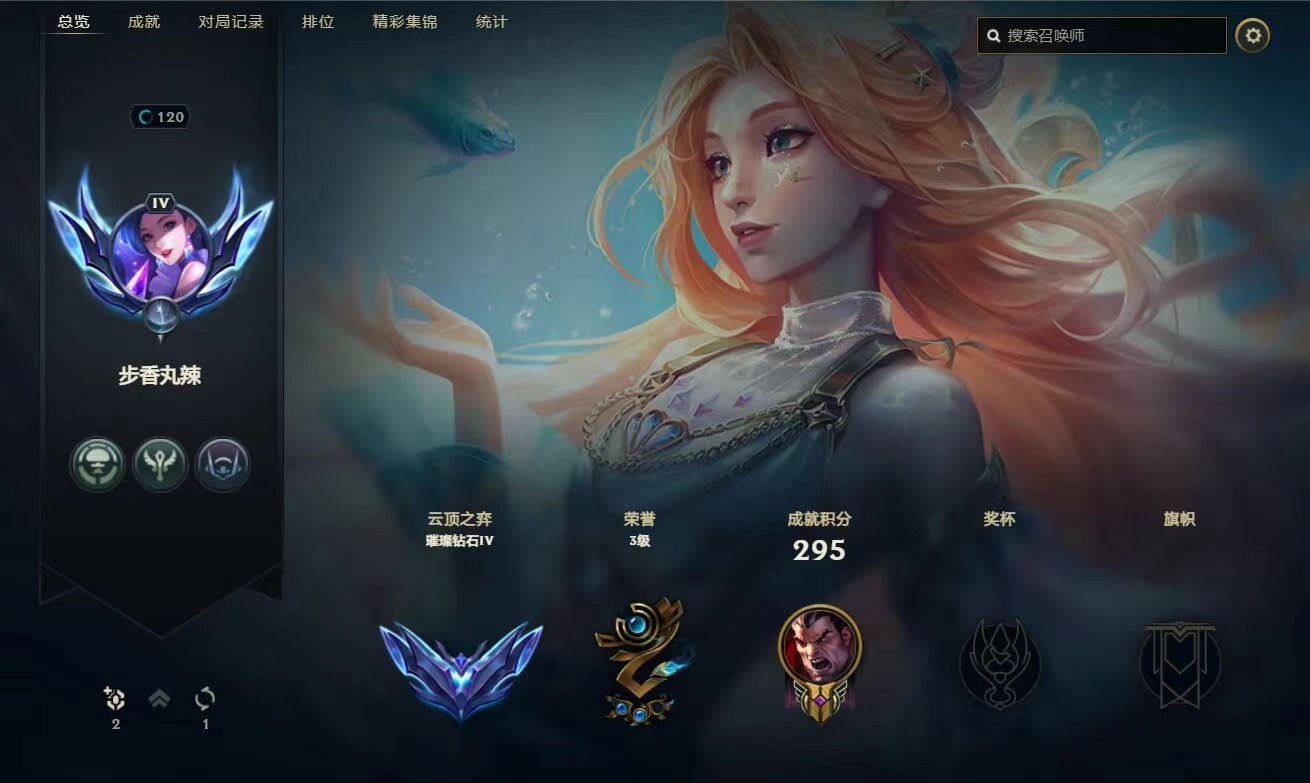Click the 云顶之弈 diamond rank emblem

tap(461, 665)
